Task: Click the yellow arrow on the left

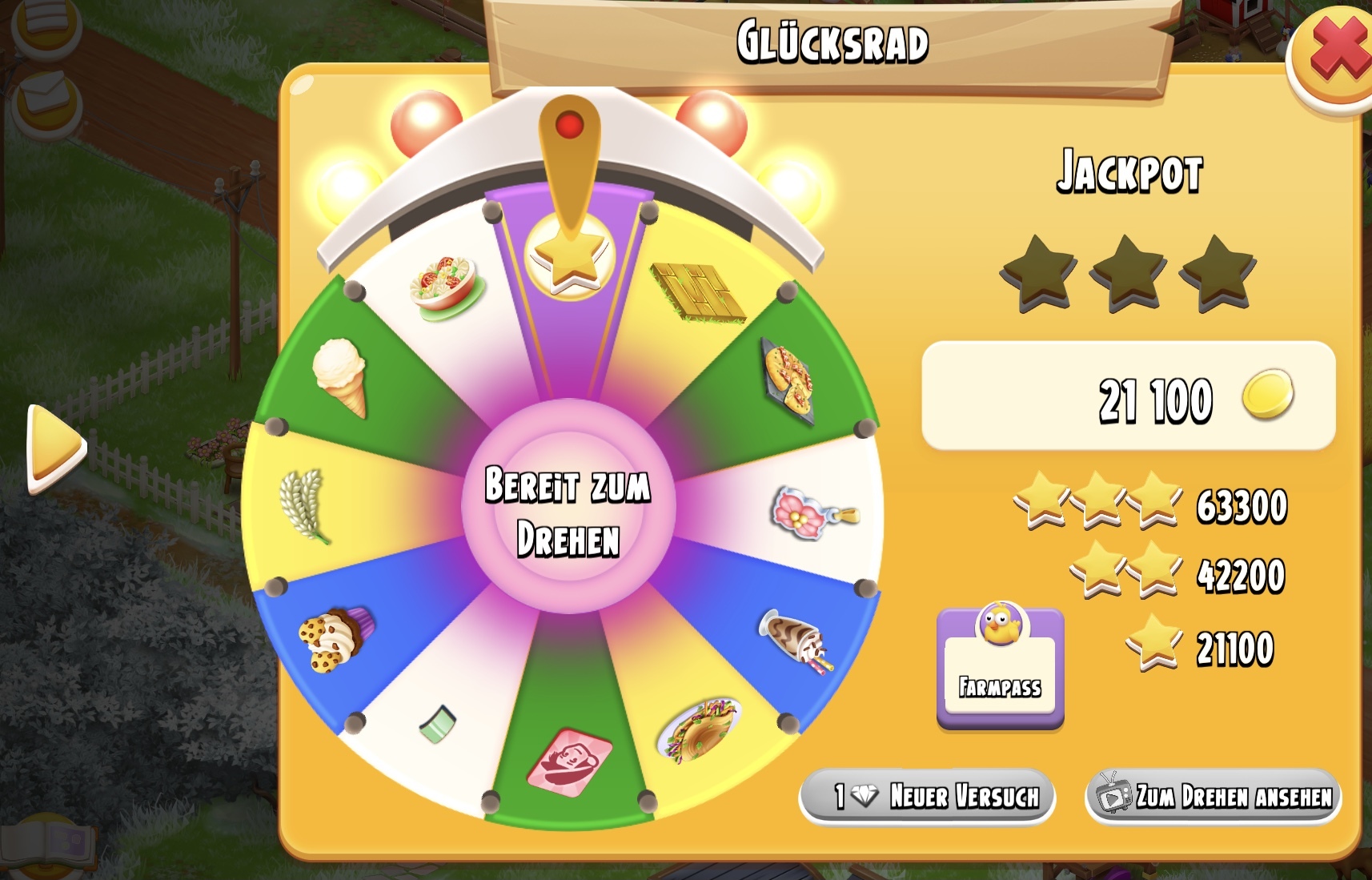Action: tap(54, 448)
